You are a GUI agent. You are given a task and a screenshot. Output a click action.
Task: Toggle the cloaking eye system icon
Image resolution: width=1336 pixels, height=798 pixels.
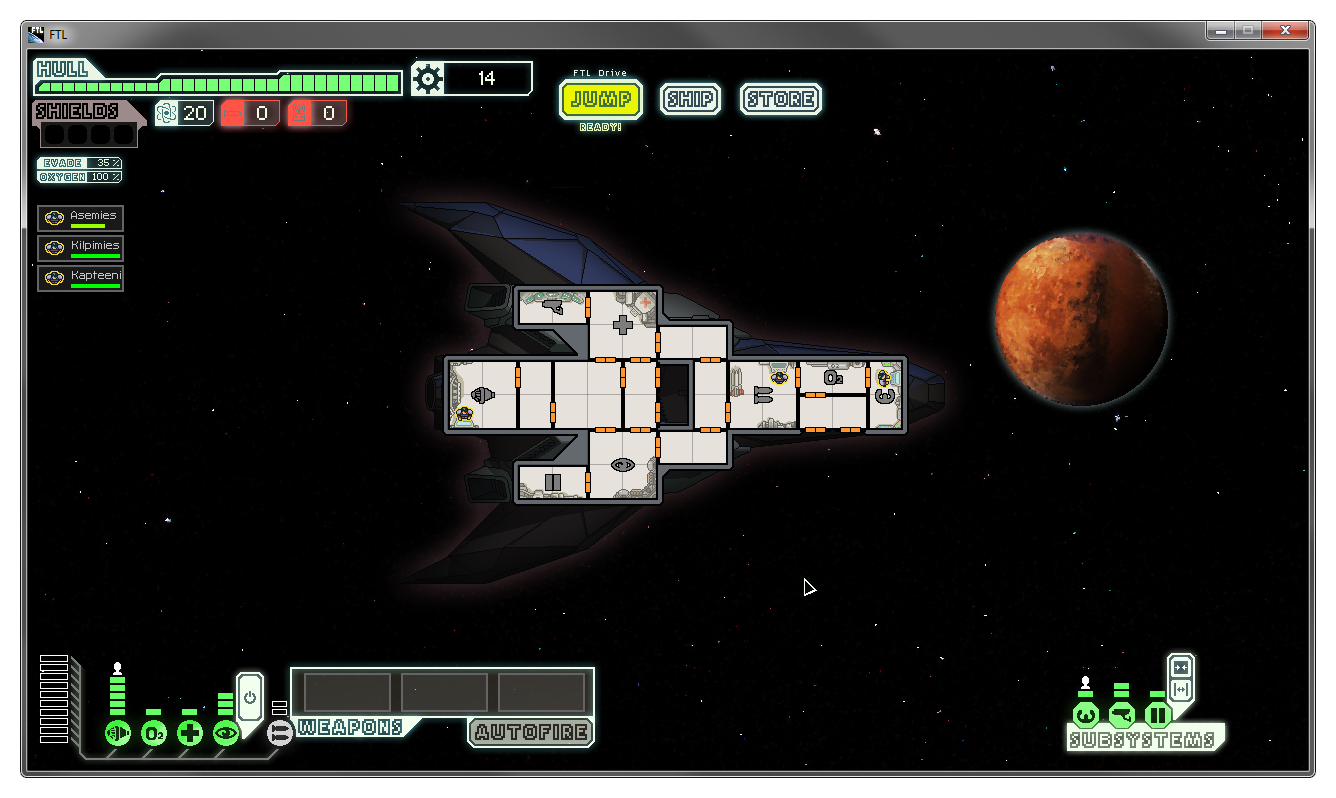pyautogui.click(x=226, y=733)
